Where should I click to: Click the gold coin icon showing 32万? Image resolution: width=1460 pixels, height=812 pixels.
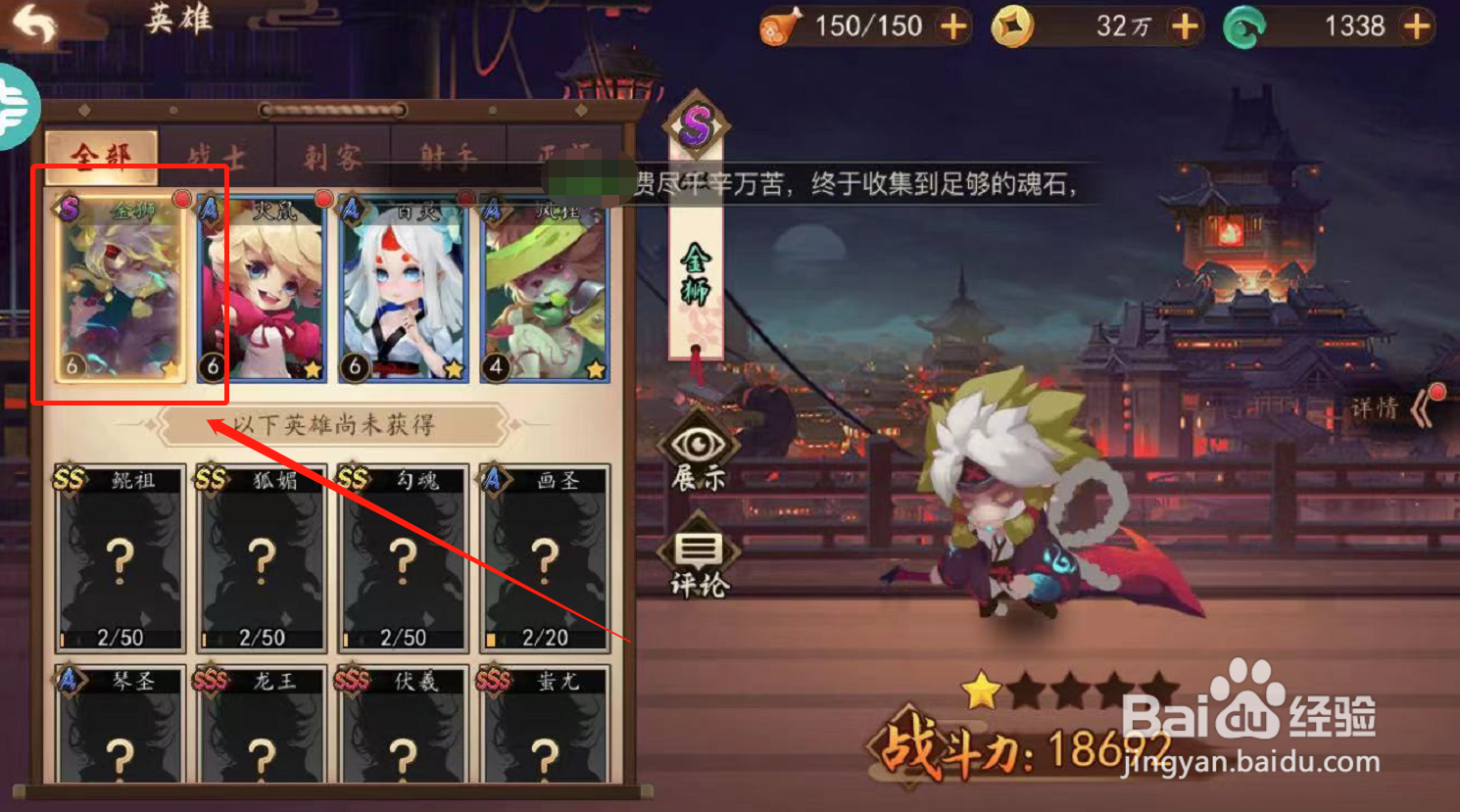click(x=1013, y=26)
